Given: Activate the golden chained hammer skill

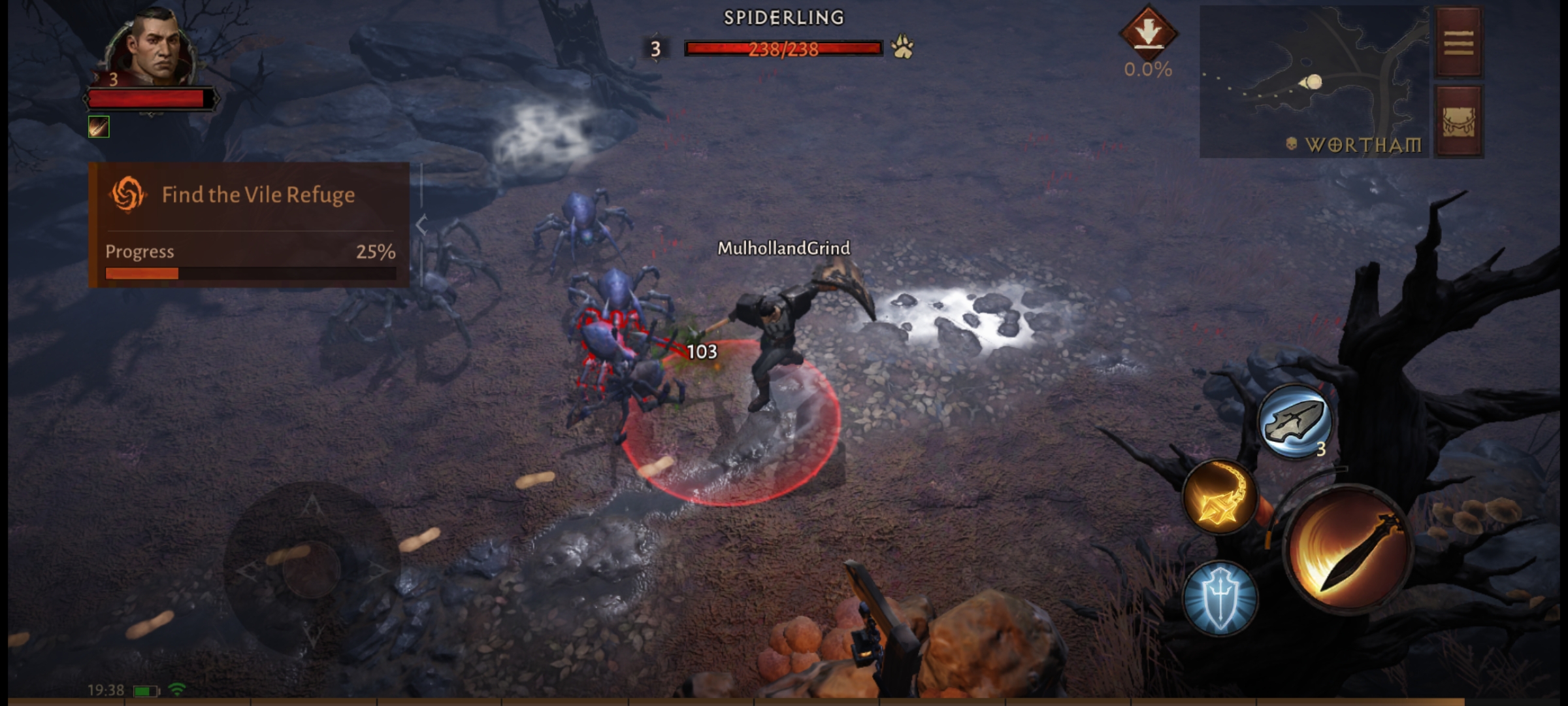Looking at the screenshot, I should (1220, 496).
